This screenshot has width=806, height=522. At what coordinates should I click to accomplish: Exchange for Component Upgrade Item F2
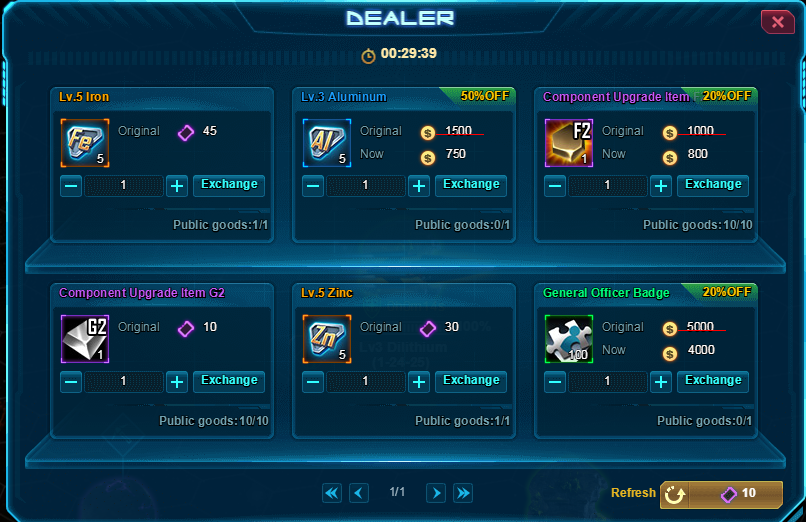pos(713,185)
